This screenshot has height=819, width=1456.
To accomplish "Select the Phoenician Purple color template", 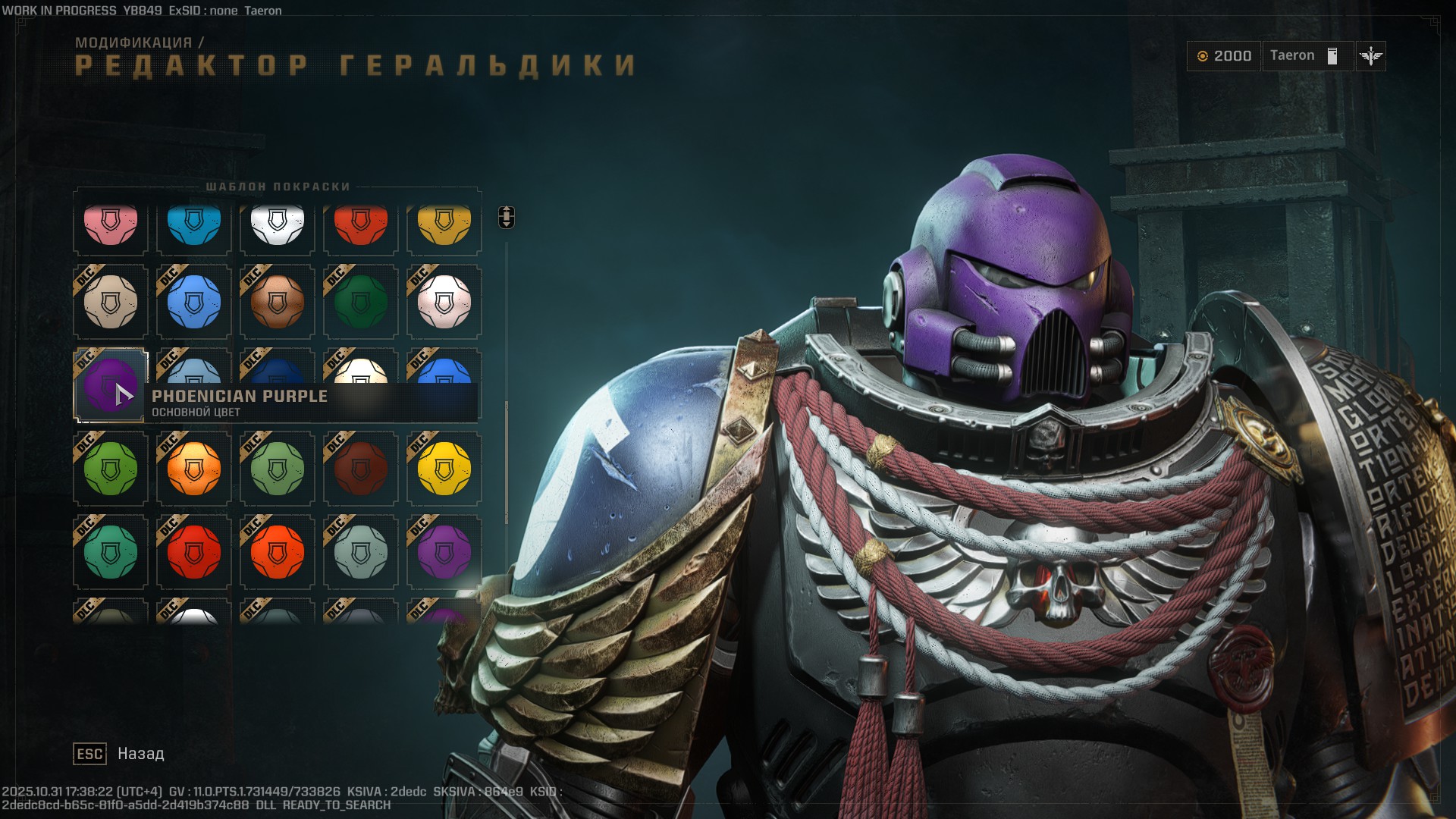I will (x=110, y=384).
